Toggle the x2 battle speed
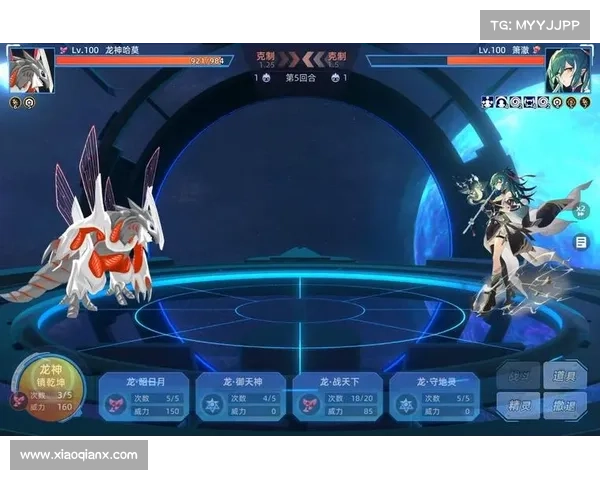This screenshot has width=600, height=480. pos(581,211)
